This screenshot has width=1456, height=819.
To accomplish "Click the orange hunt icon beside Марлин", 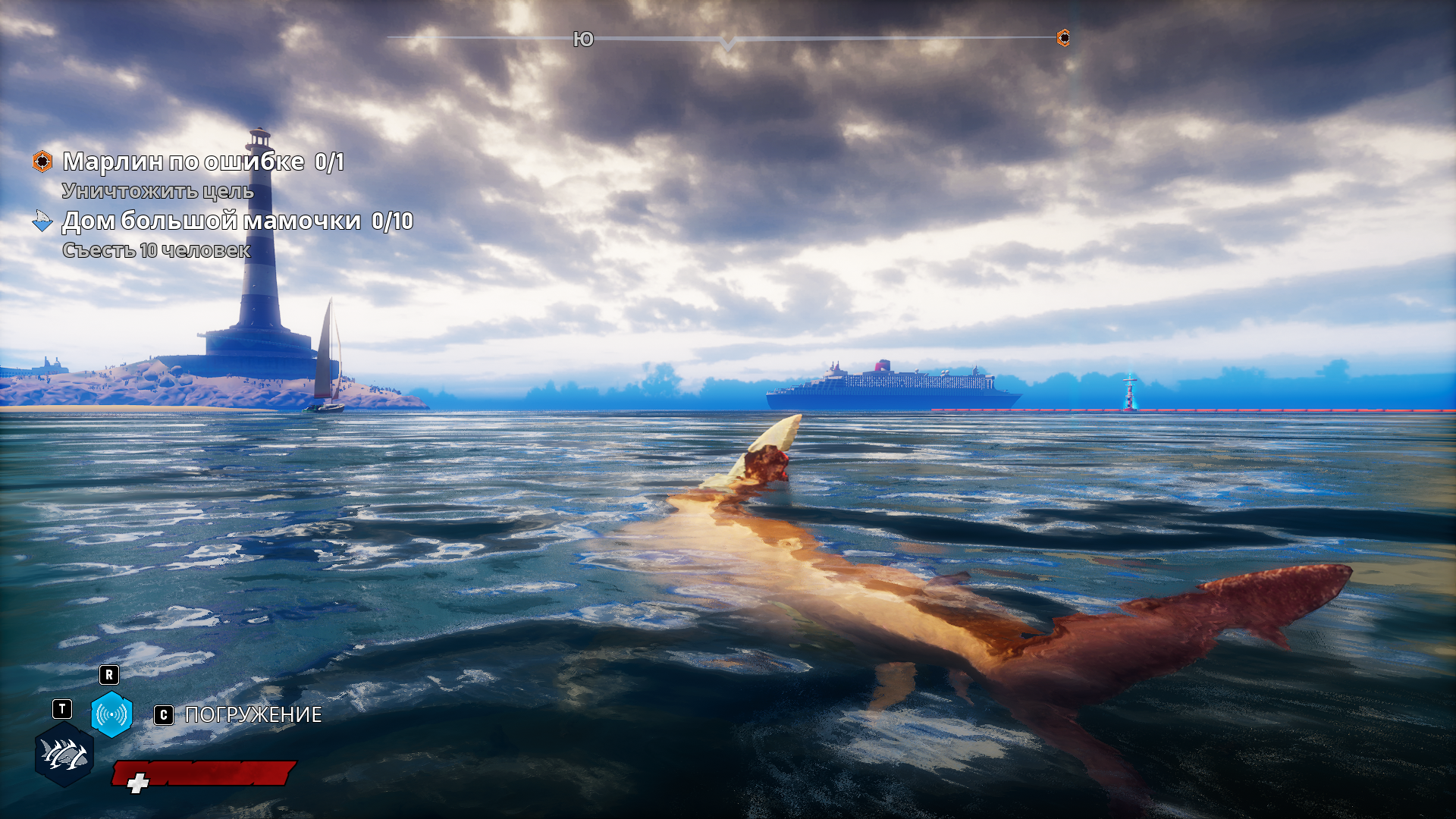I will pos(42,162).
